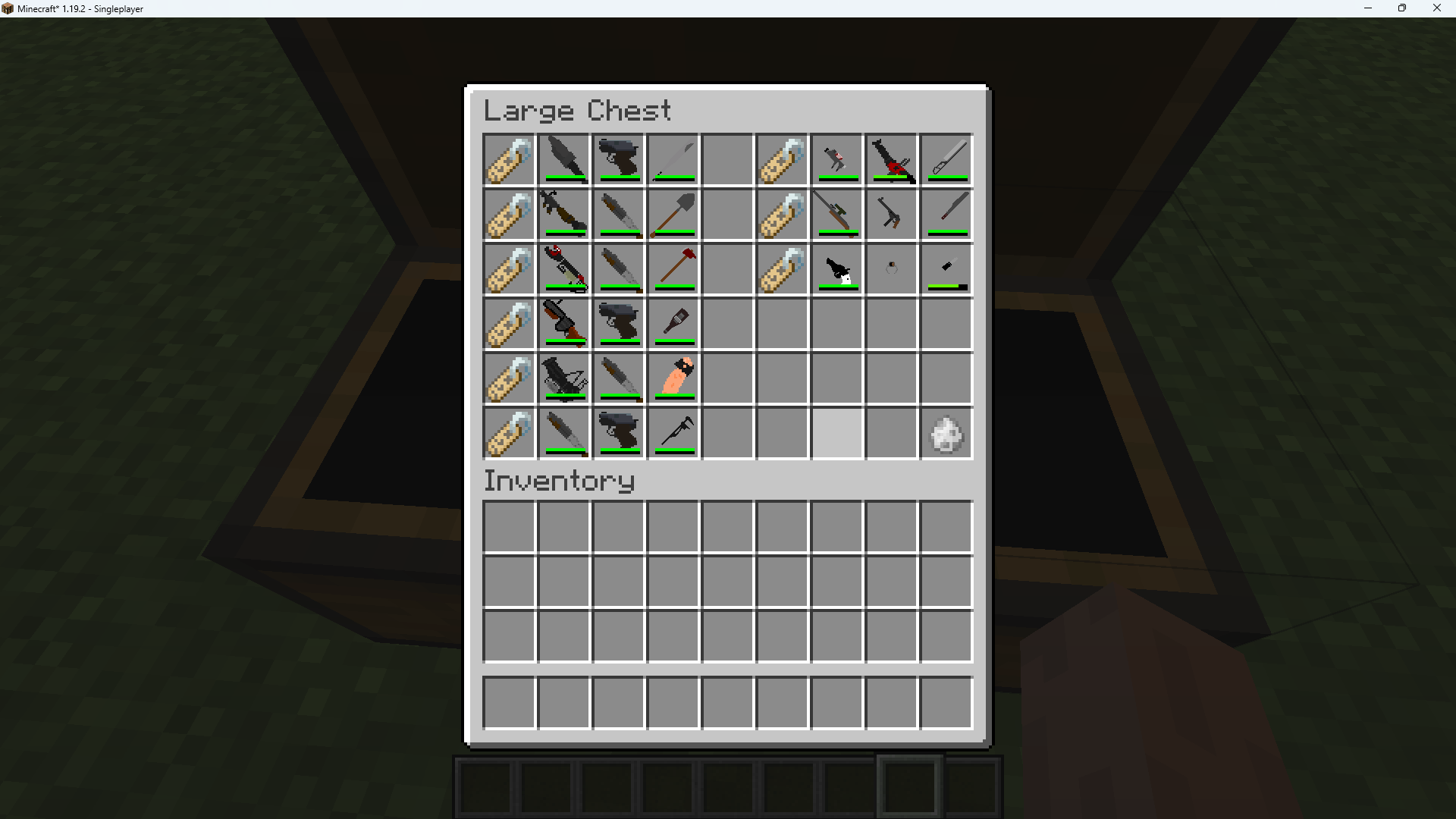This screenshot has width=1456, height=819.
Task: Take the minigun in the fifth row
Action: coord(563,378)
